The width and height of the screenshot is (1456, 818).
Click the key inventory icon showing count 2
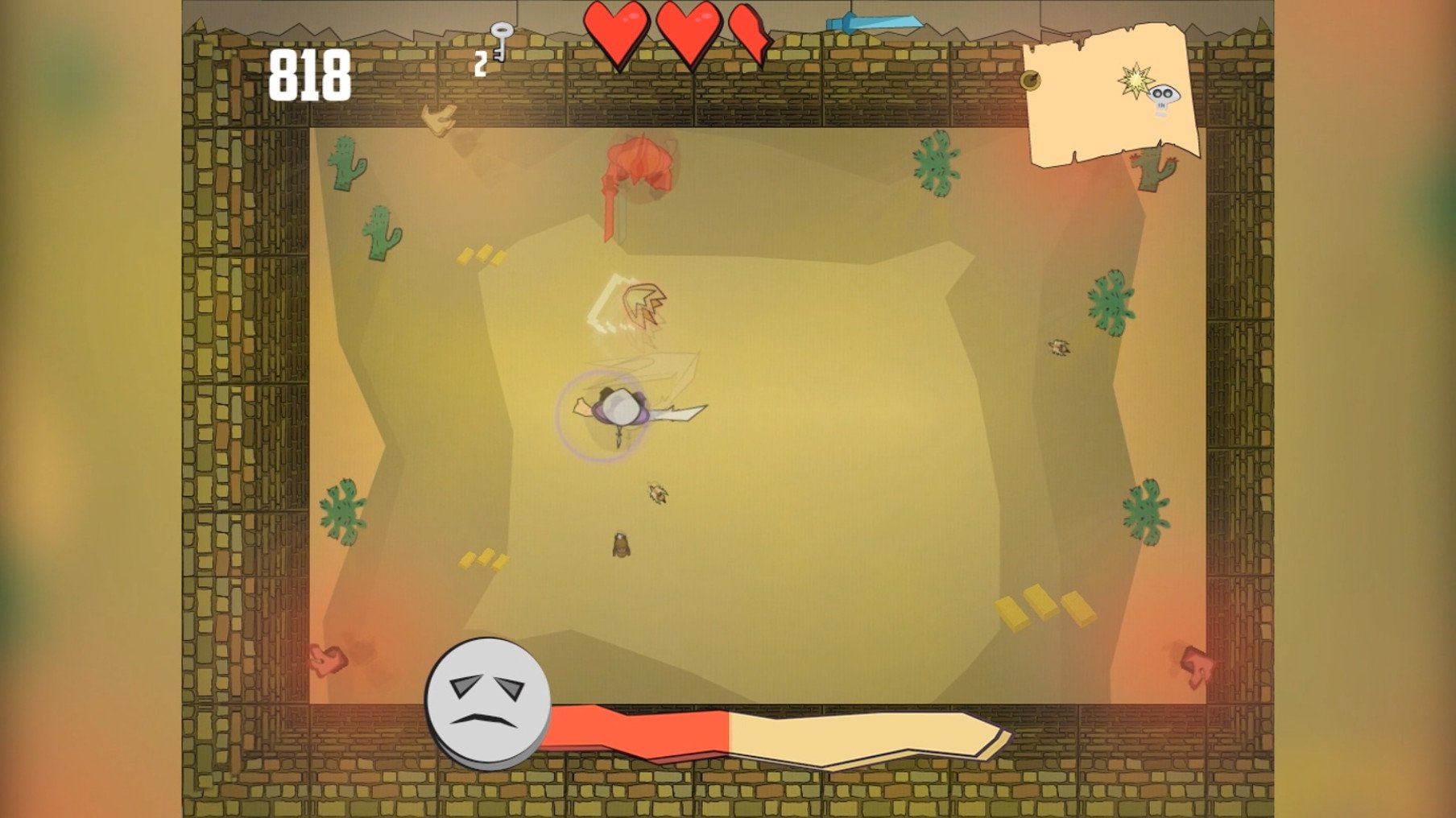[502, 42]
